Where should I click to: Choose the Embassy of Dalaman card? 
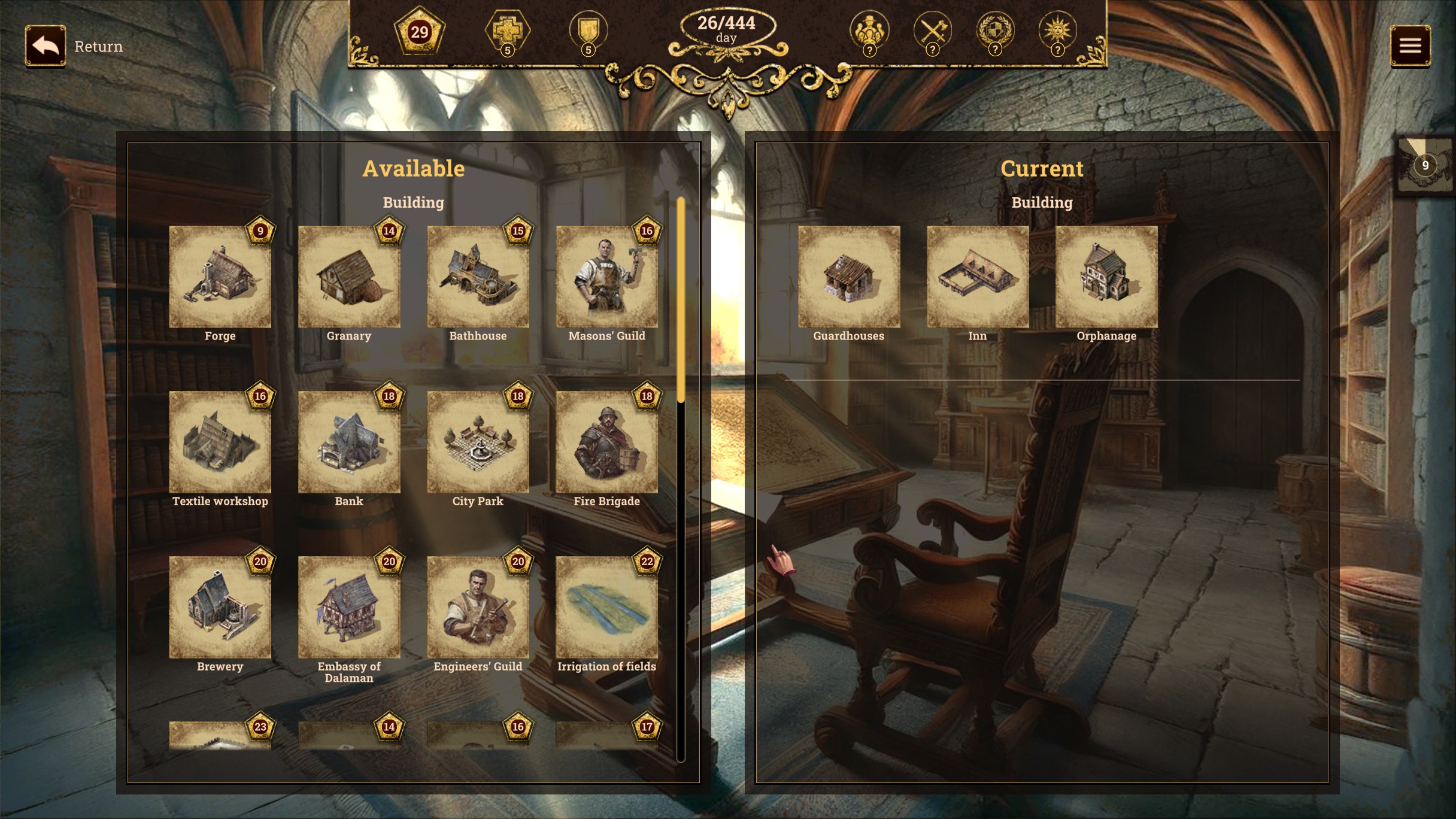point(349,607)
